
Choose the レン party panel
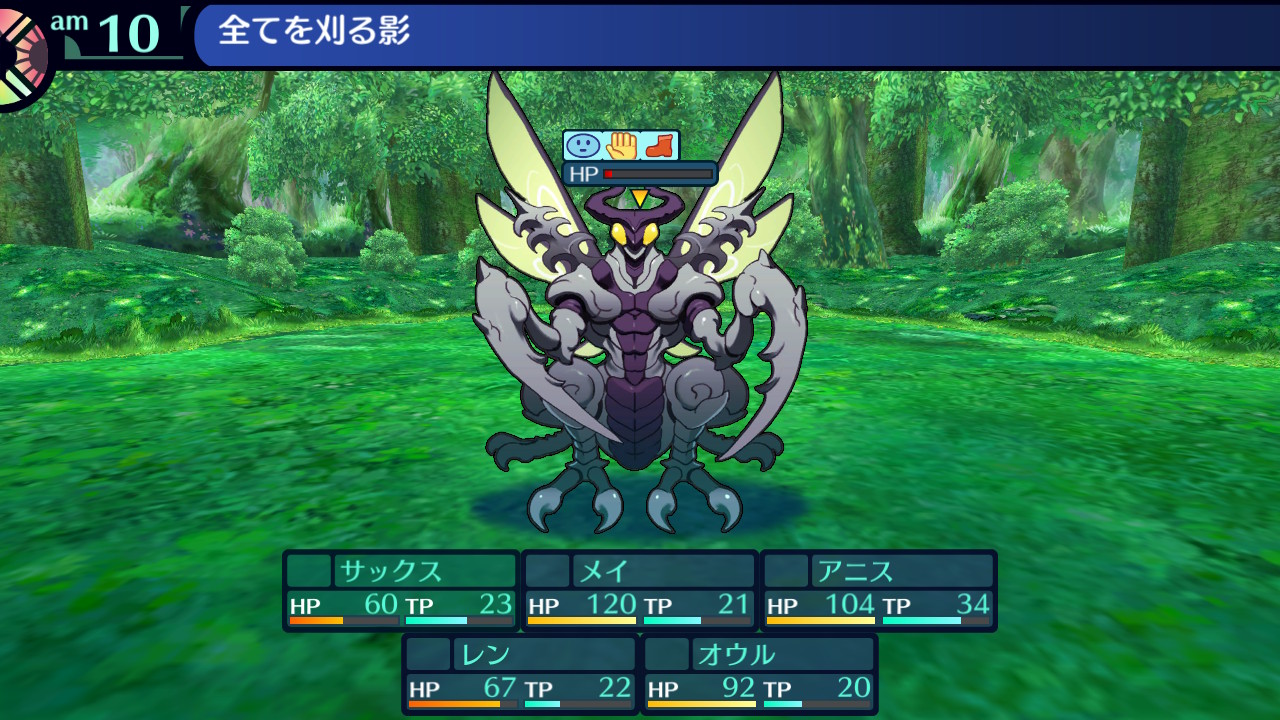(520, 673)
